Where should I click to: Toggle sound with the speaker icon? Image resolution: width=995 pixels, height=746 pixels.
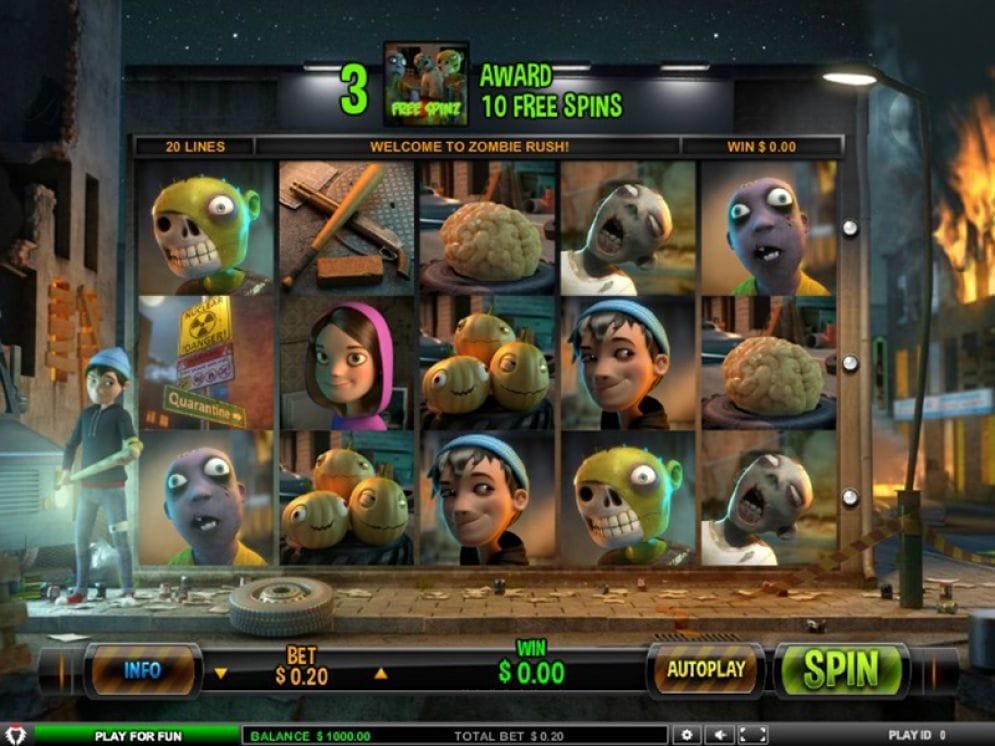(719, 735)
